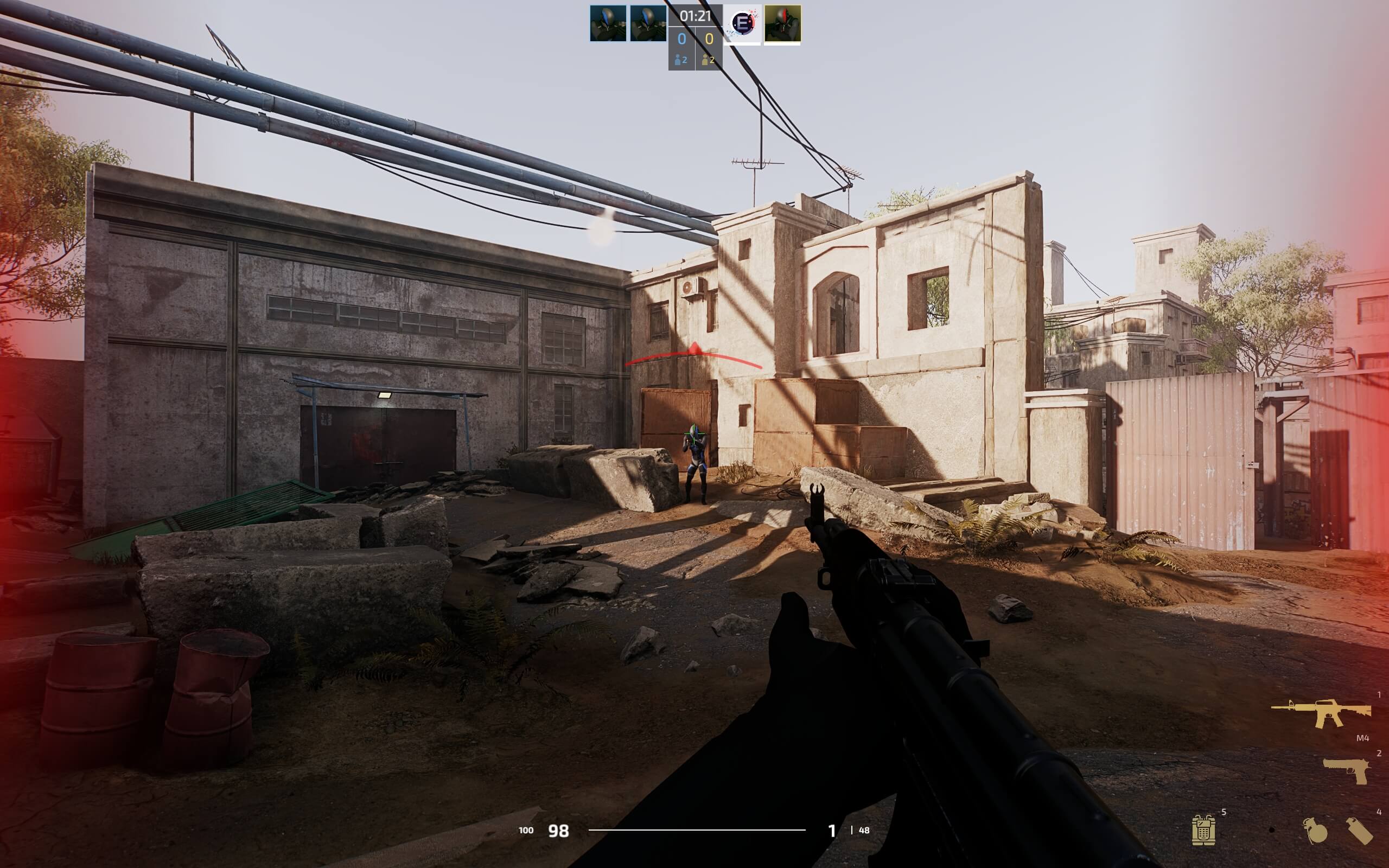Expand the match timer display showing 01:21

tap(695, 16)
